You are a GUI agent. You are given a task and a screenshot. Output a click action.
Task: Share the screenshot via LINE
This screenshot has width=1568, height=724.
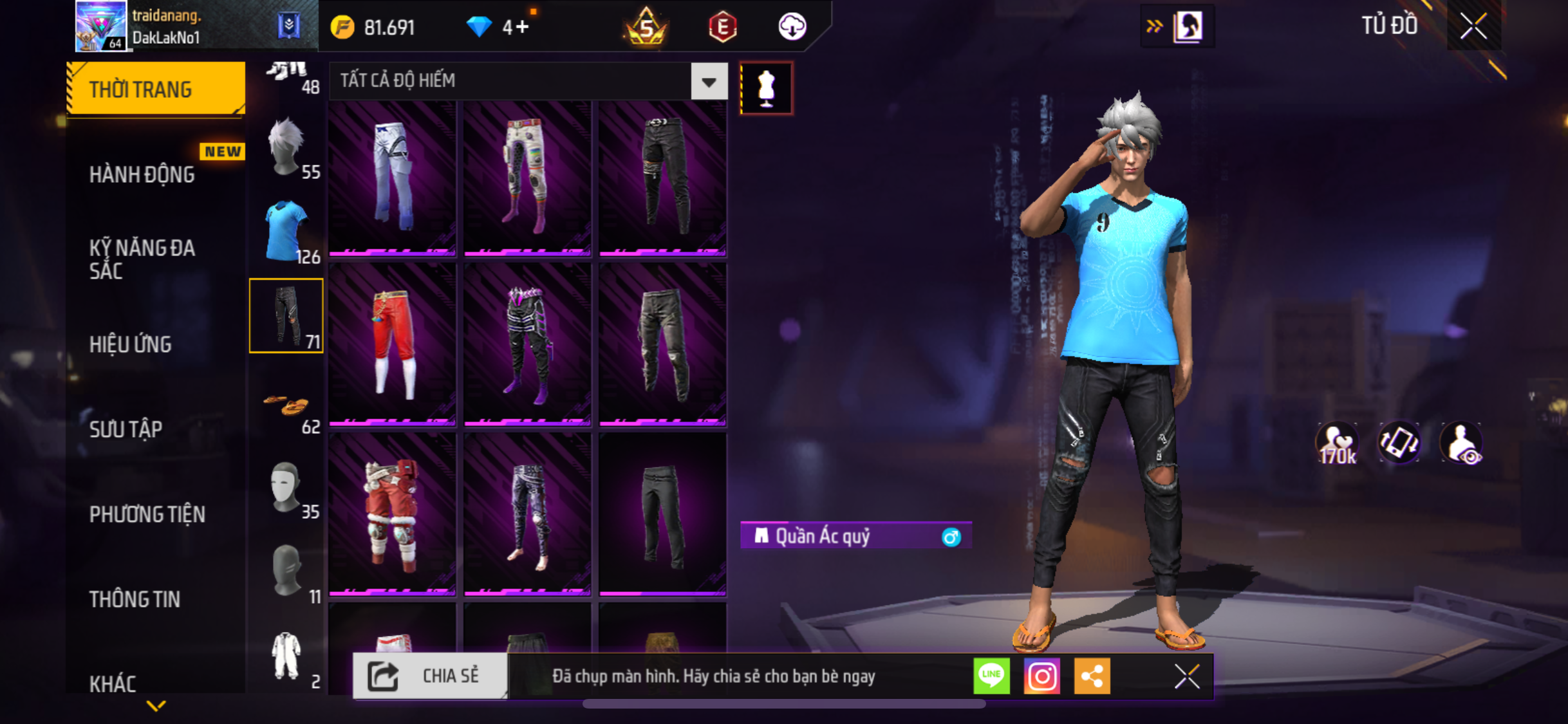coord(991,676)
